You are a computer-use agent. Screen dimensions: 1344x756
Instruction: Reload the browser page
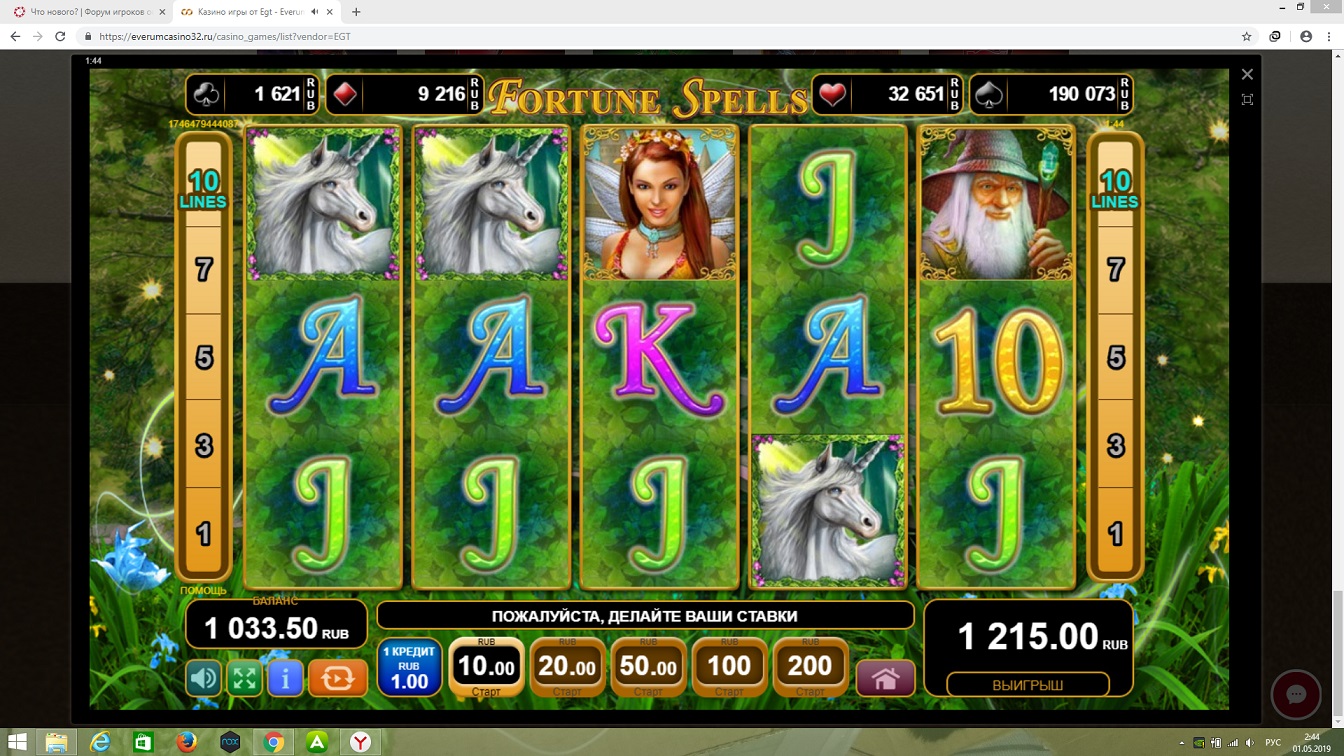coord(60,36)
